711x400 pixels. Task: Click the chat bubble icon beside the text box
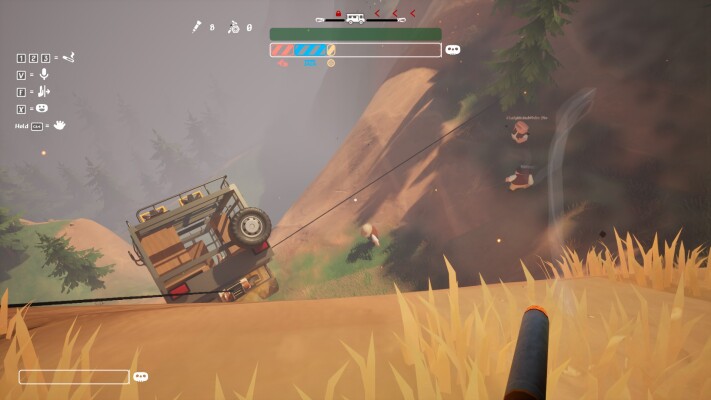click(141, 377)
